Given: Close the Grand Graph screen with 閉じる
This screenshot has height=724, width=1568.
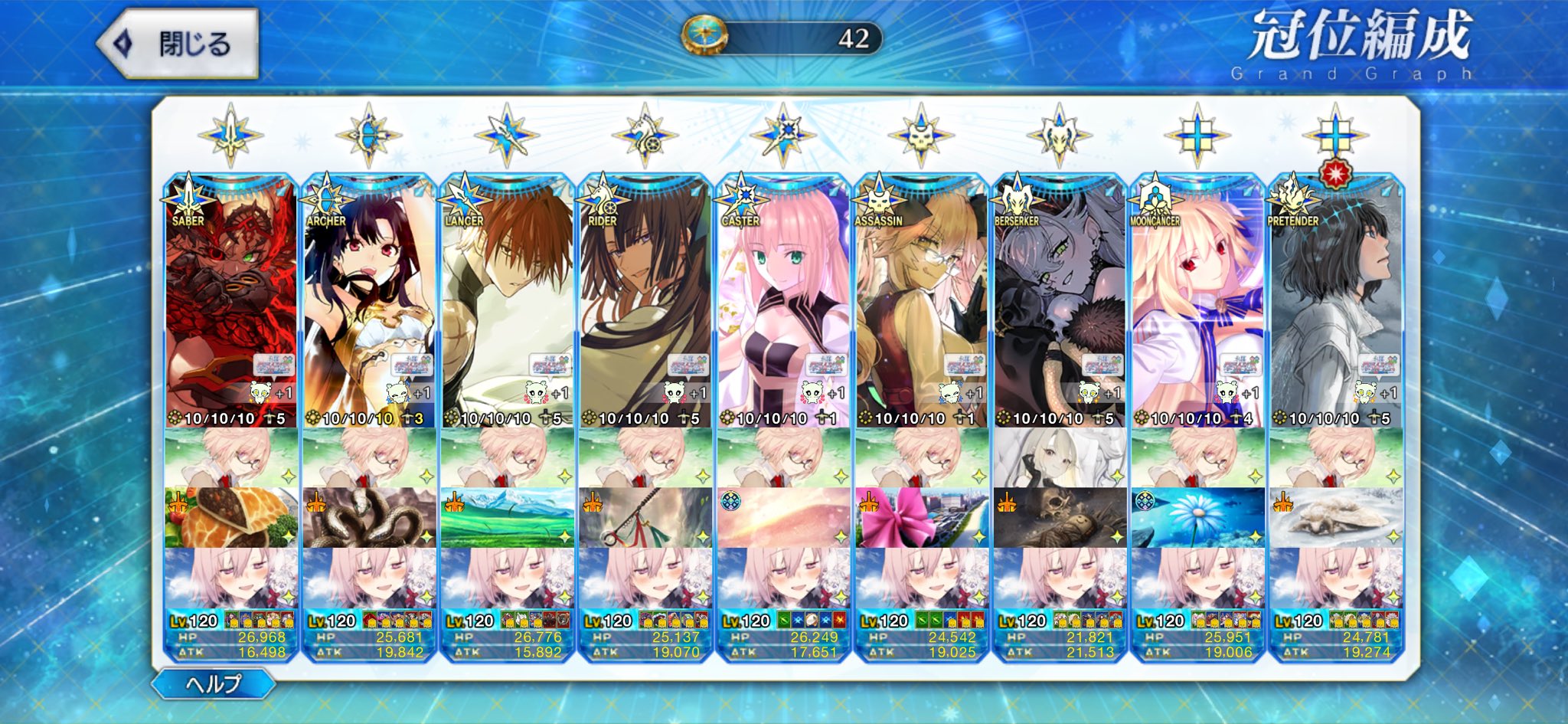Looking at the screenshot, I should point(178,44).
